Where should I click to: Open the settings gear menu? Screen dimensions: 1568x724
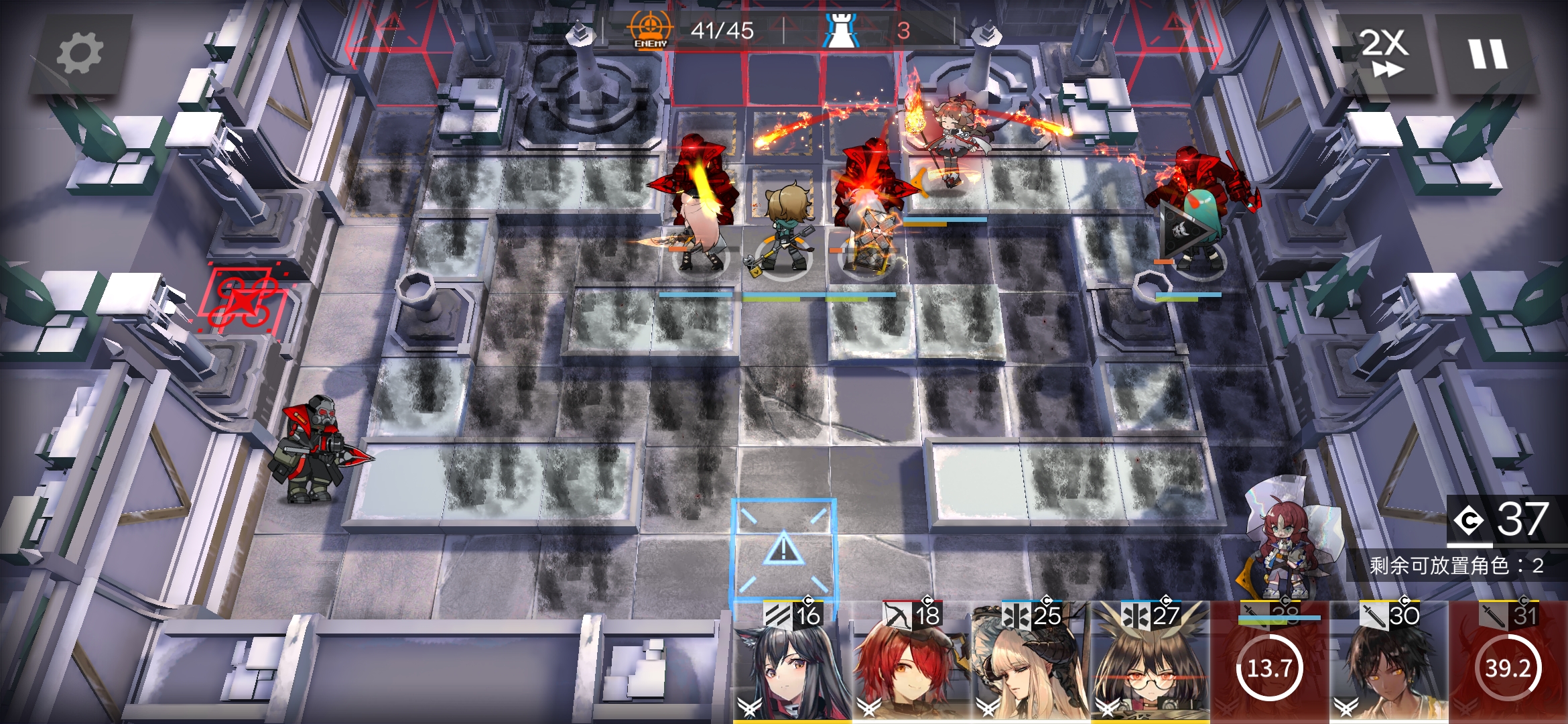coord(80,54)
